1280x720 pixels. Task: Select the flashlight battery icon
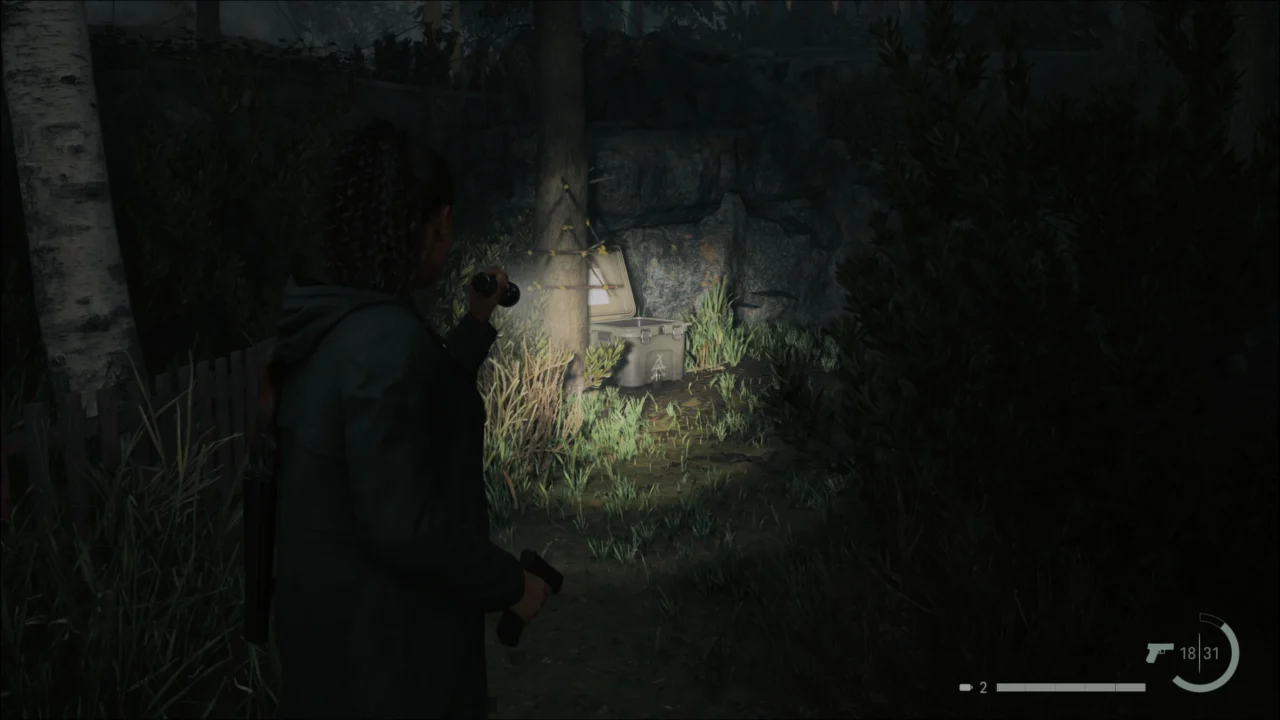[x=964, y=686]
